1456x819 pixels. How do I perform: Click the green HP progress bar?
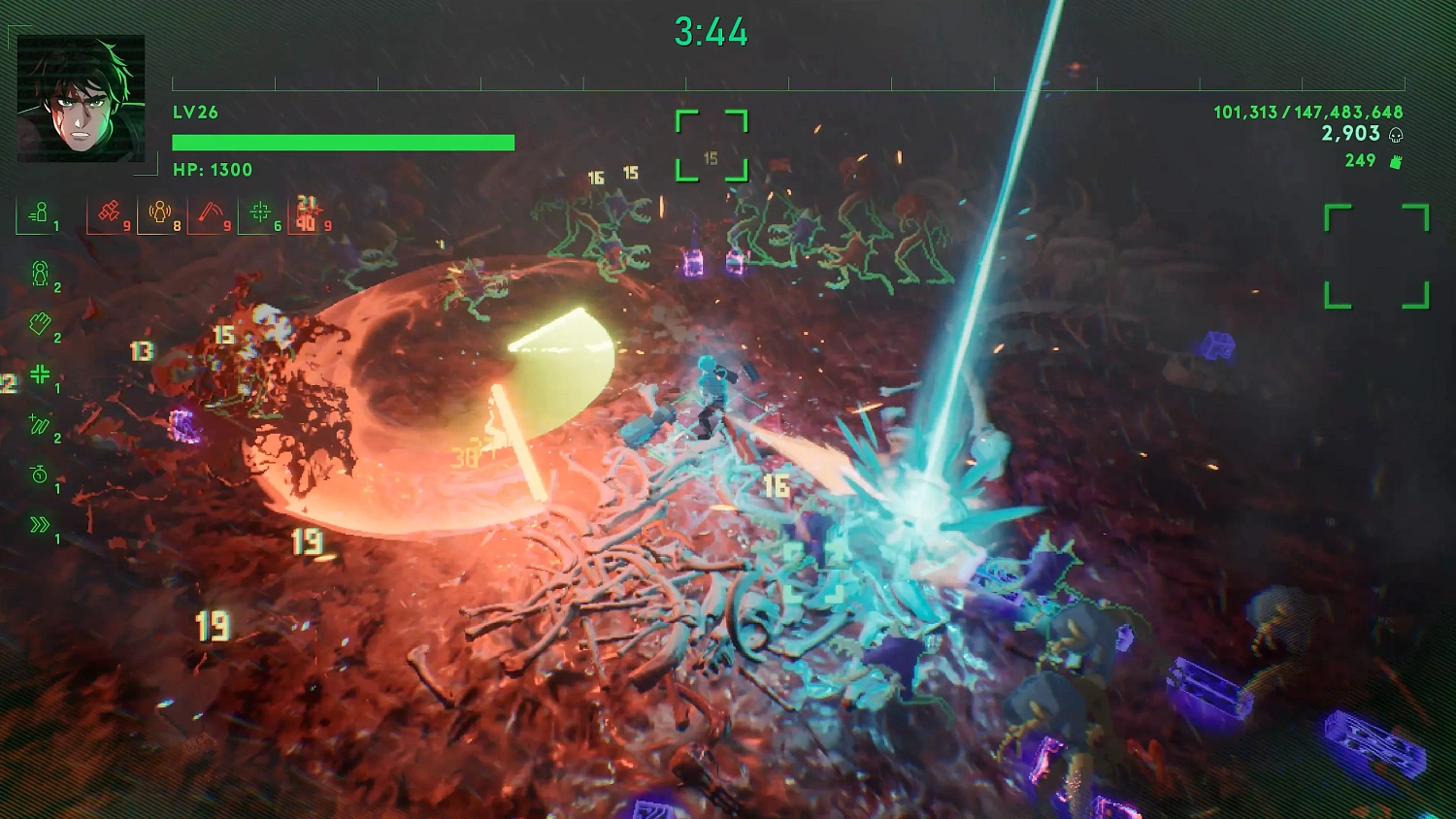[343, 142]
